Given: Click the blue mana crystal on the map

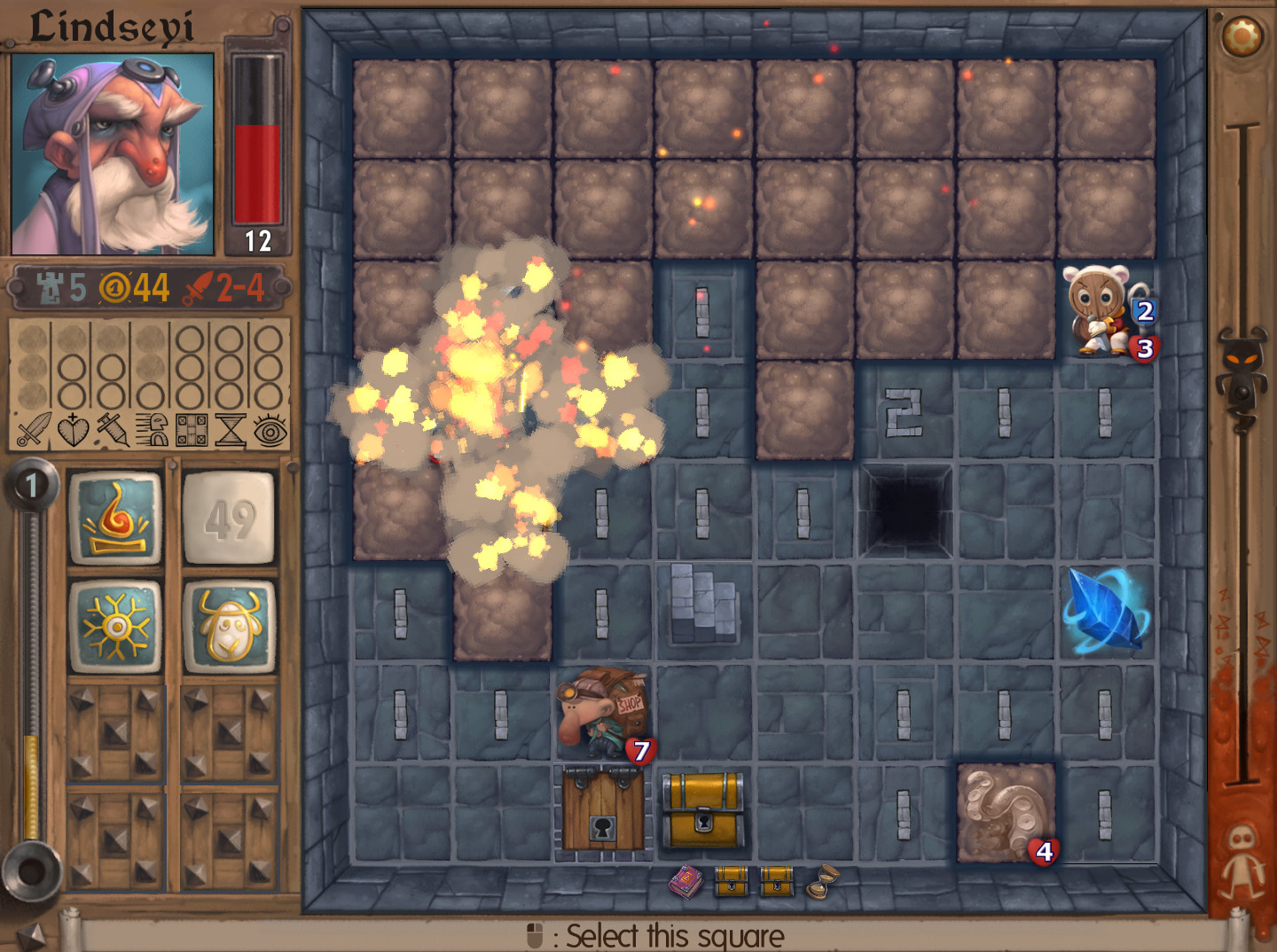Looking at the screenshot, I should [x=1102, y=612].
